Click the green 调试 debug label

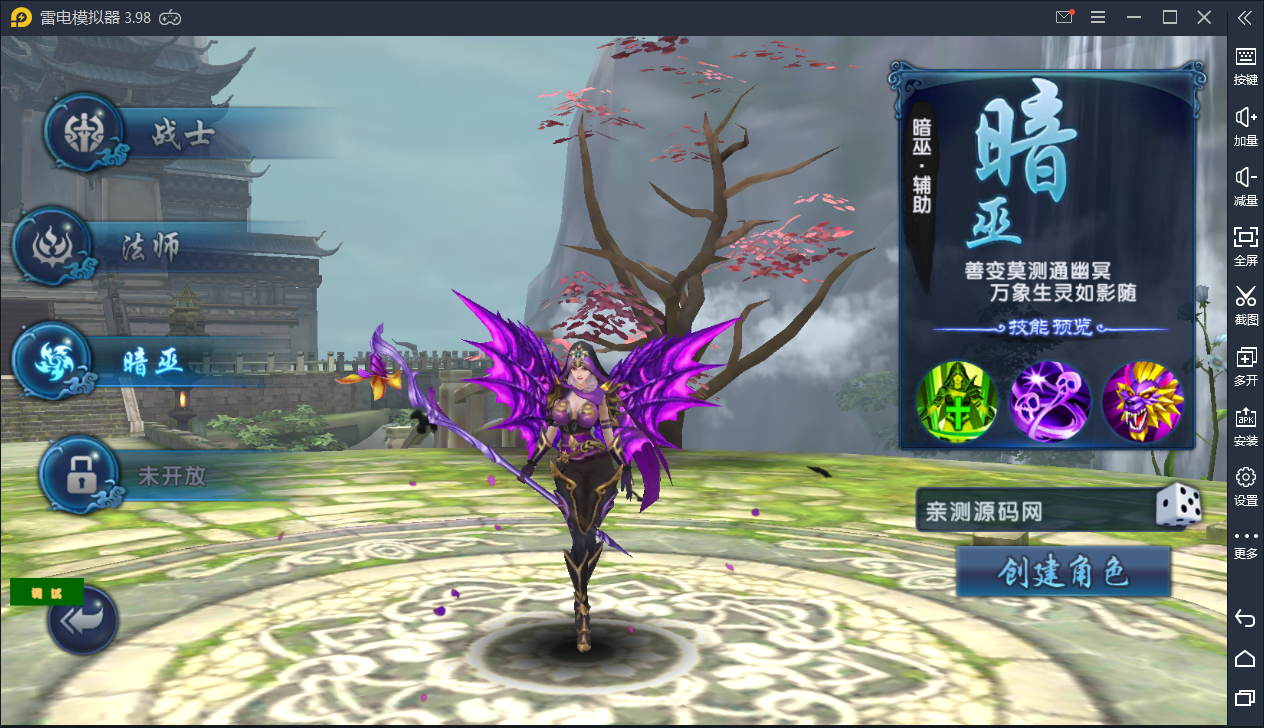click(46, 592)
